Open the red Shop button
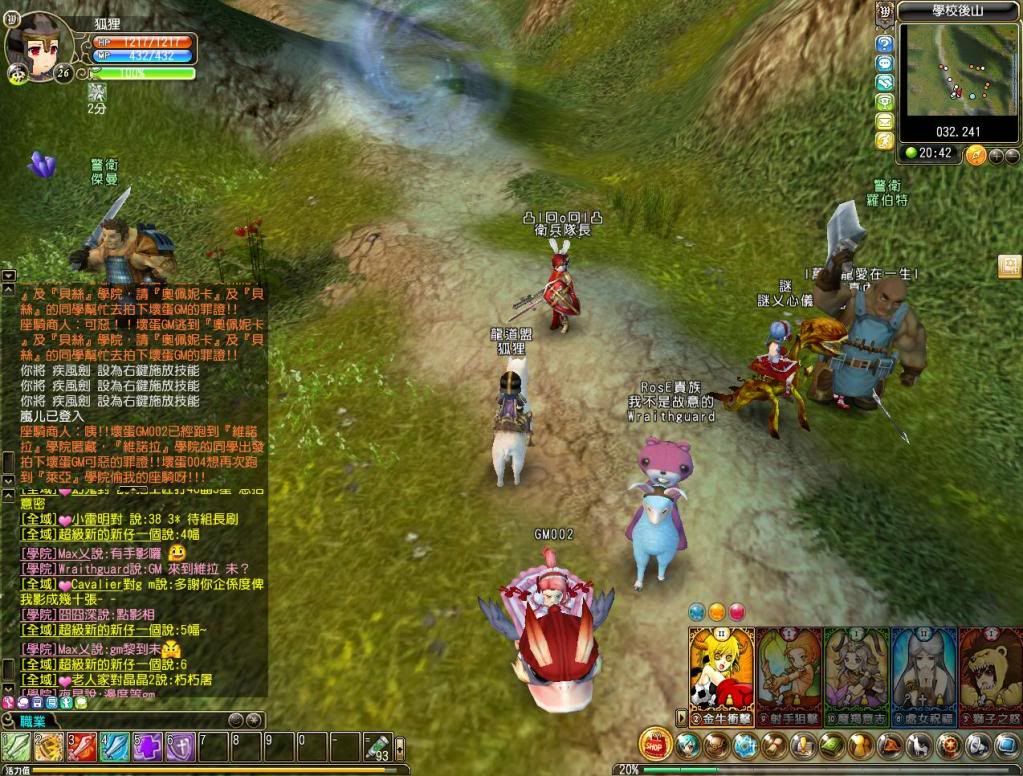The height and width of the screenshot is (776, 1023). (655, 744)
